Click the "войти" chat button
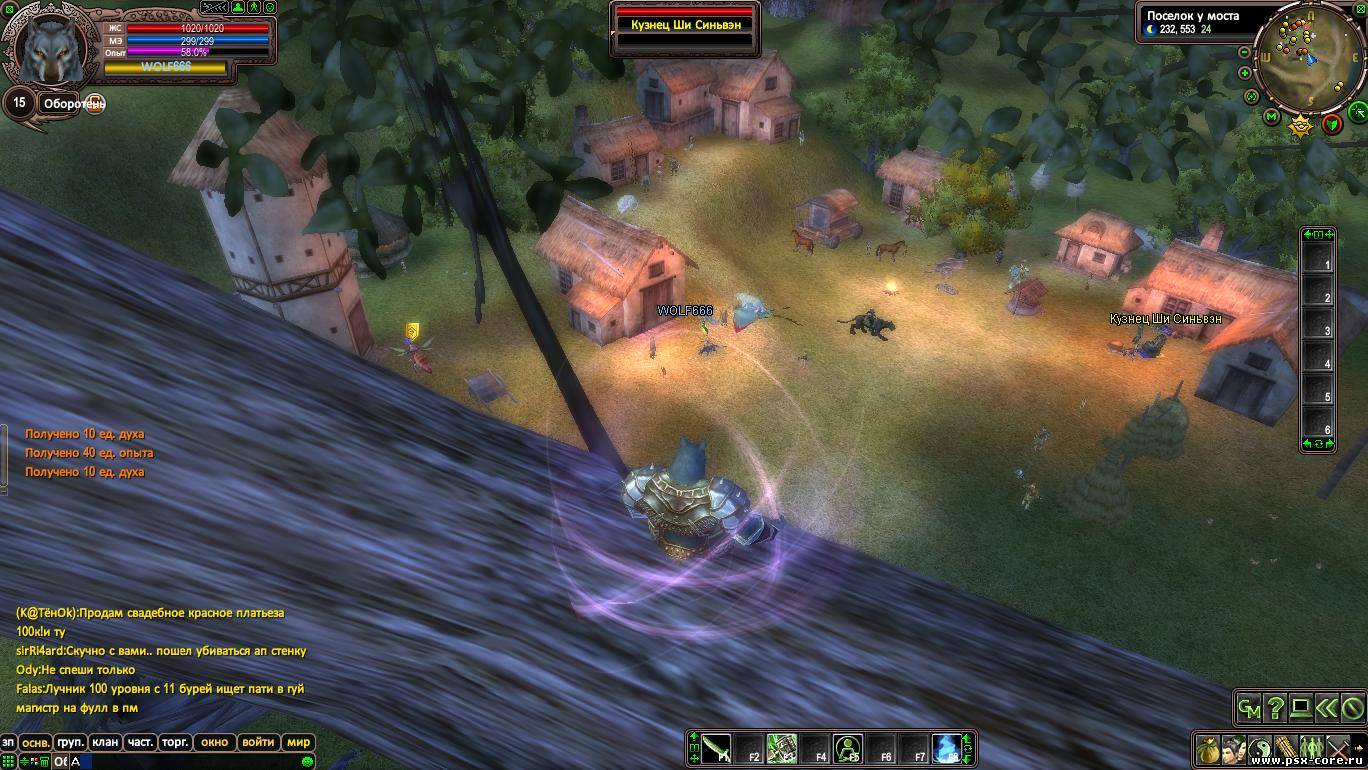1368x770 pixels. tap(258, 743)
